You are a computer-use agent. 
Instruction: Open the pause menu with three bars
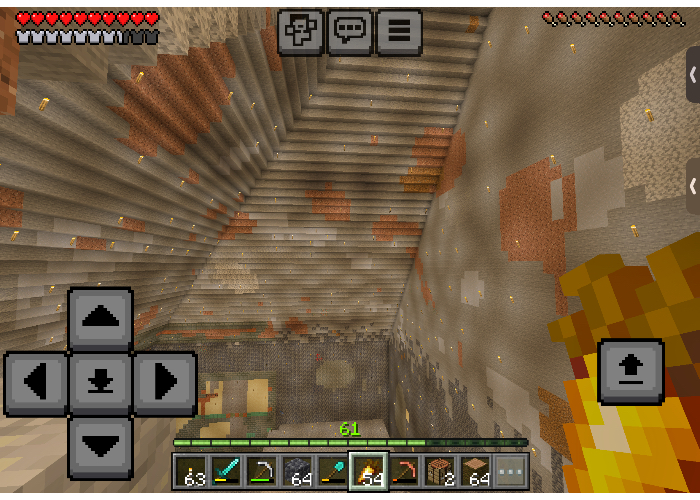tap(398, 31)
